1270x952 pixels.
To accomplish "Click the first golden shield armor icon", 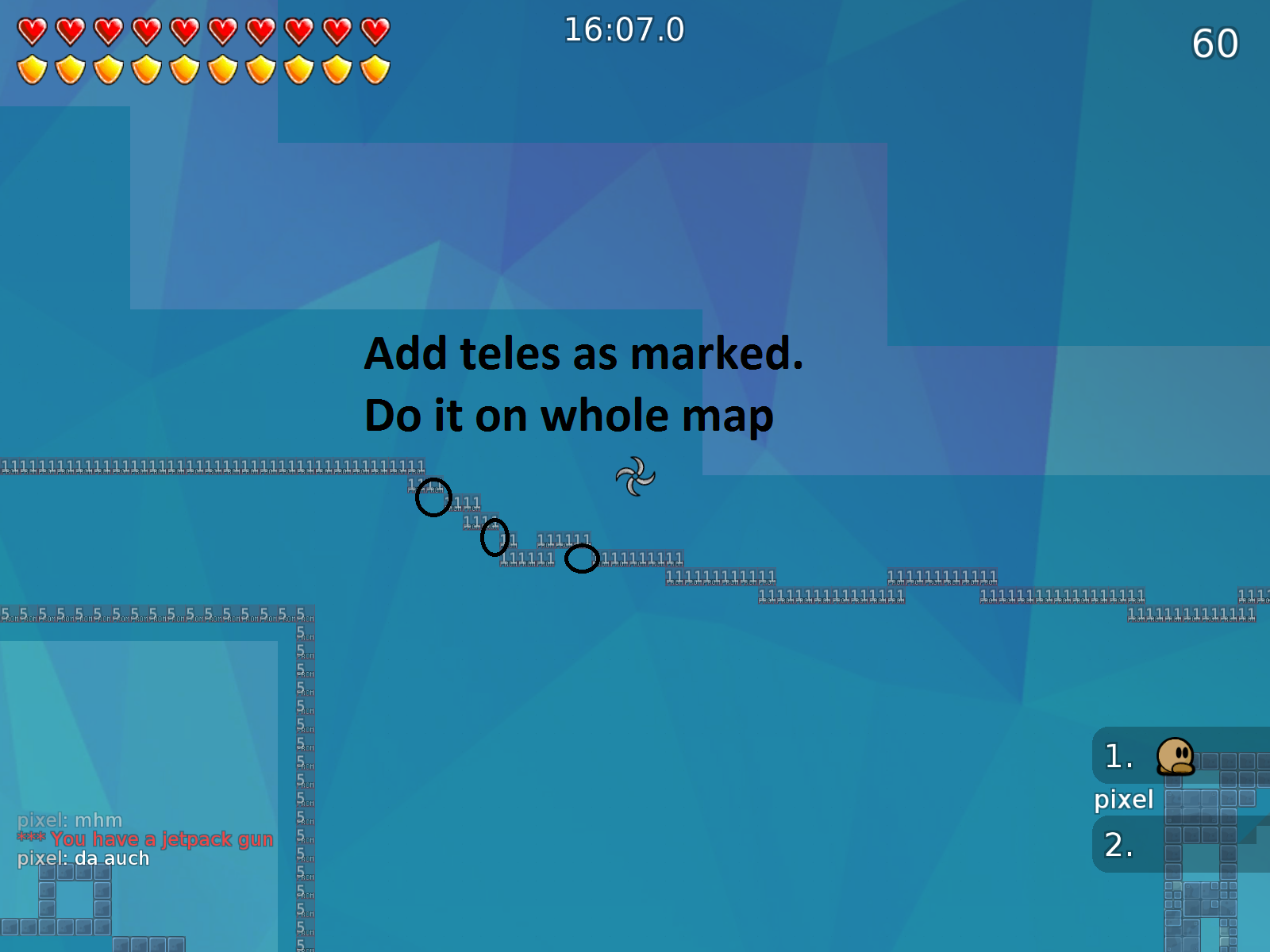I will (32, 68).
